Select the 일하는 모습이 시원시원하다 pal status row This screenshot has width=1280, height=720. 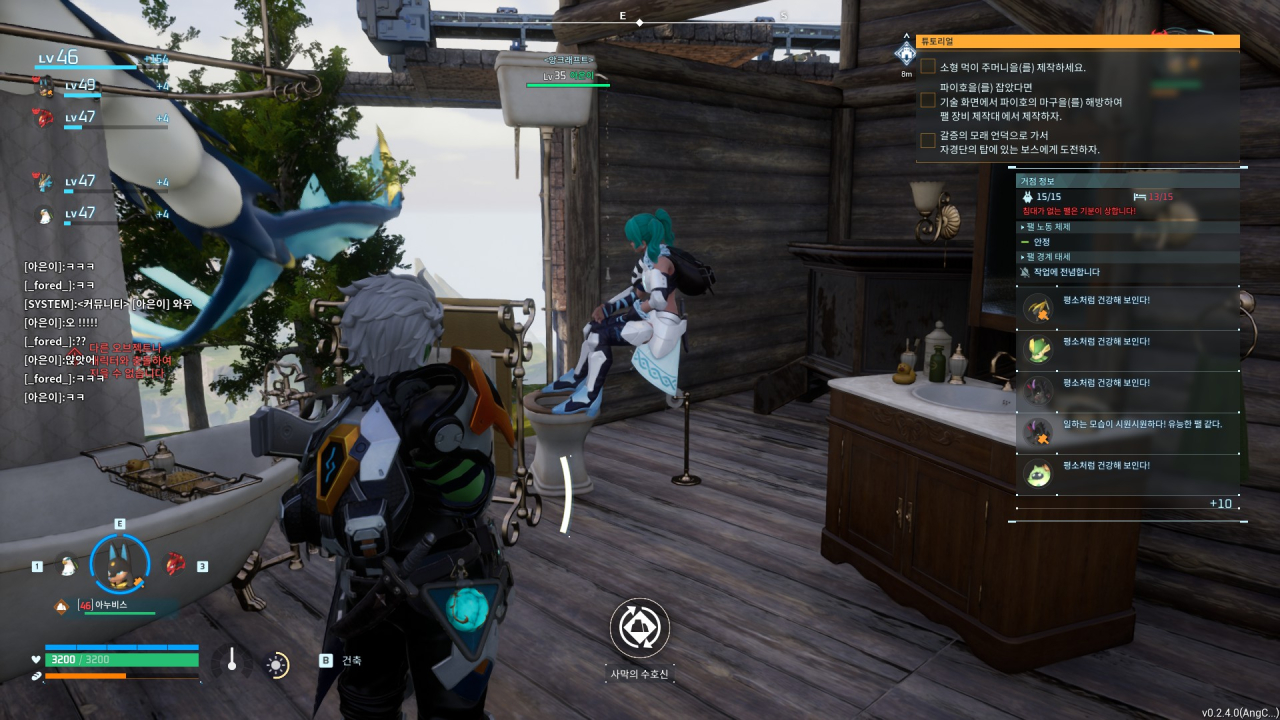[x=1127, y=431]
